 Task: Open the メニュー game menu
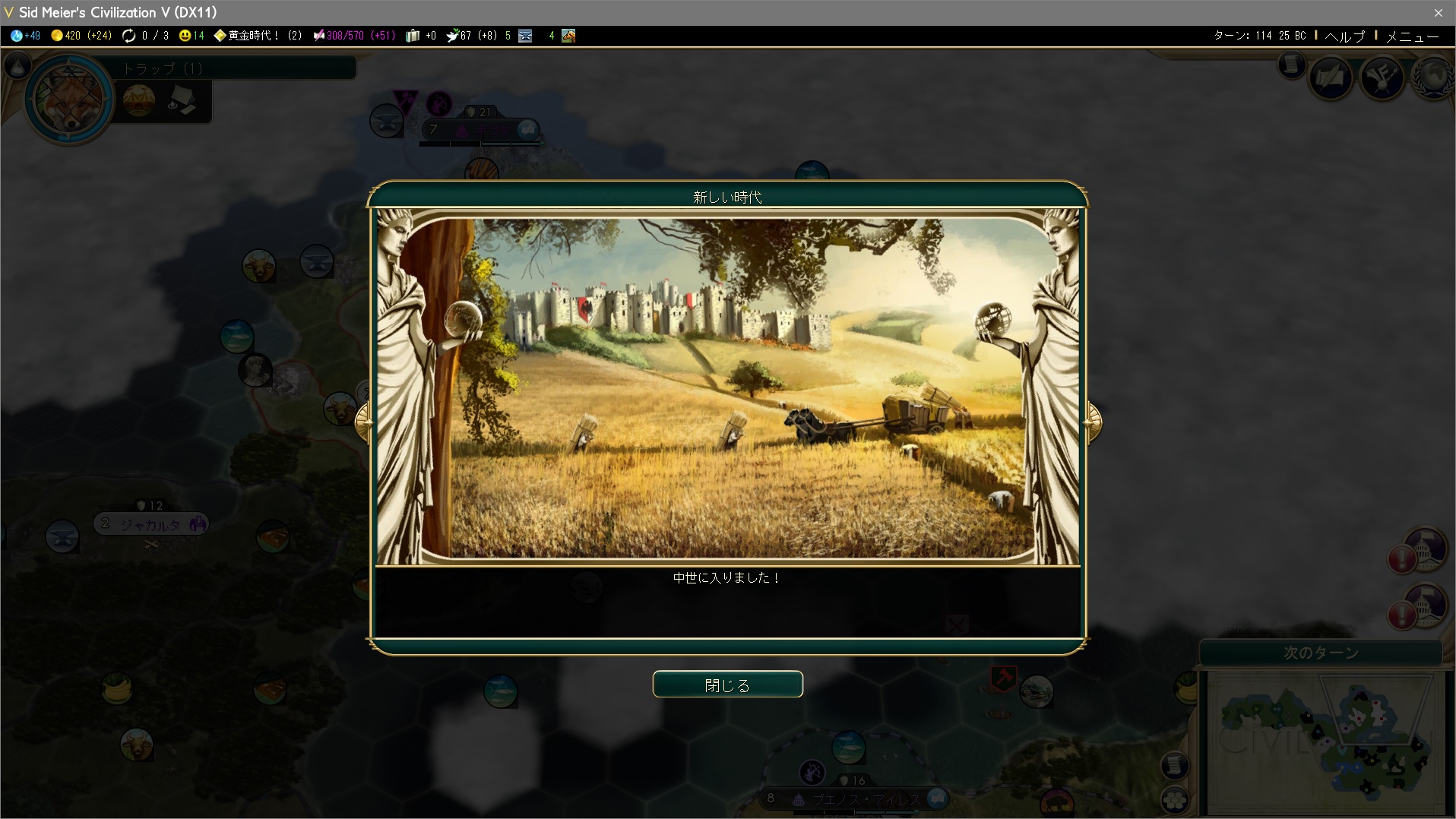pos(1412,36)
